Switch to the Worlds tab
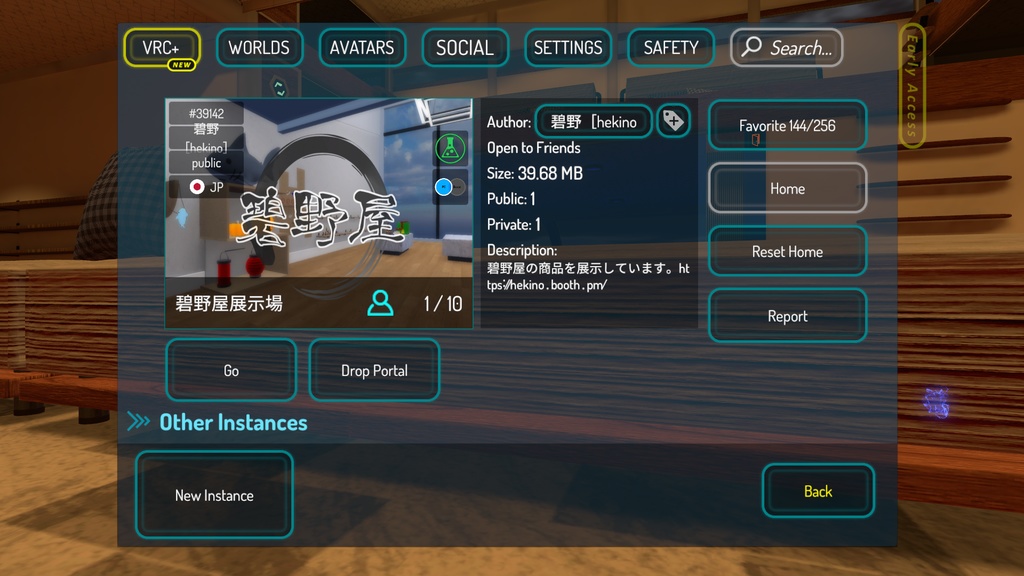The image size is (1024, 576). pyautogui.click(x=259, y=48)
